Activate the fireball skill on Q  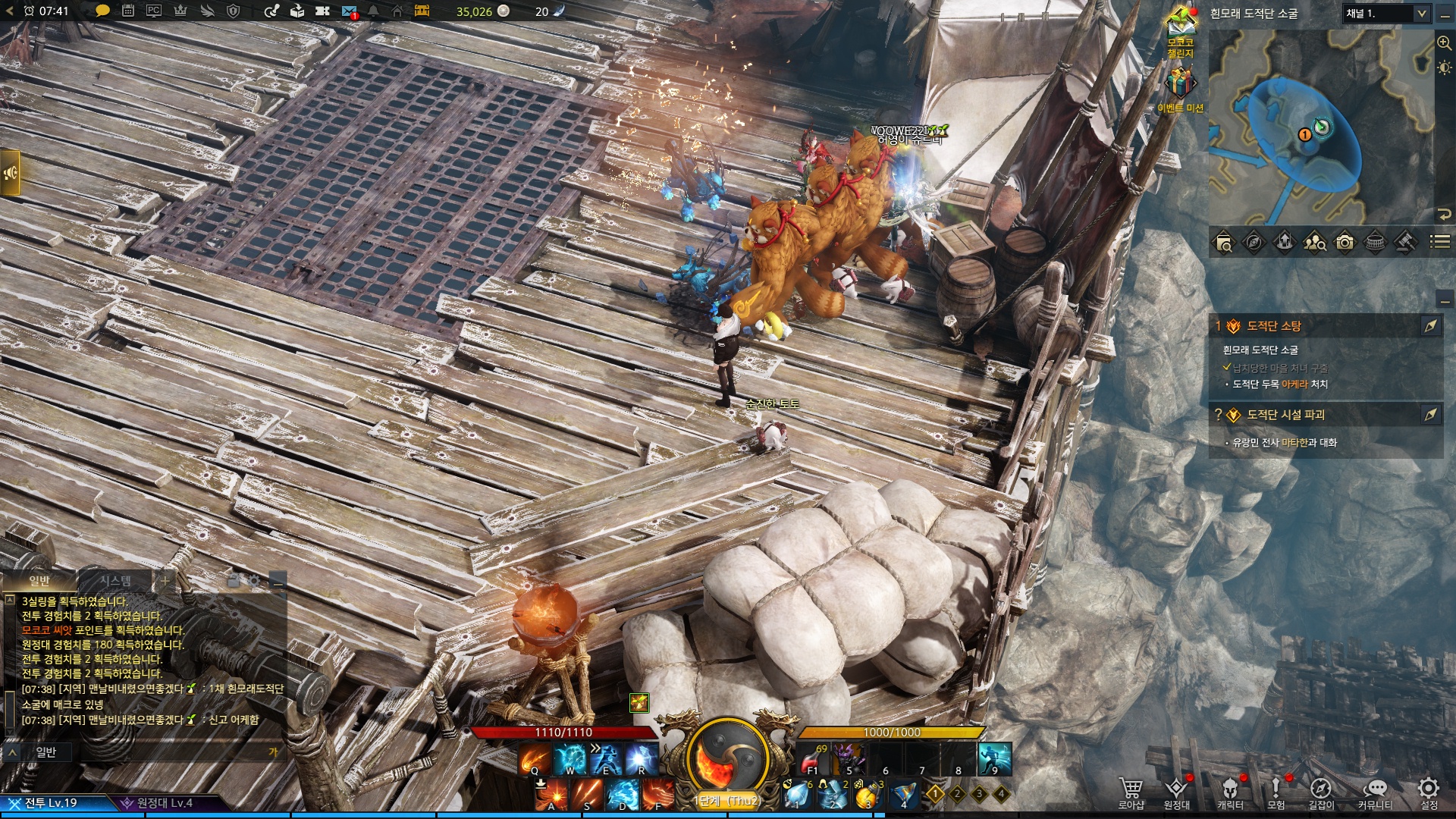[535, 758]
